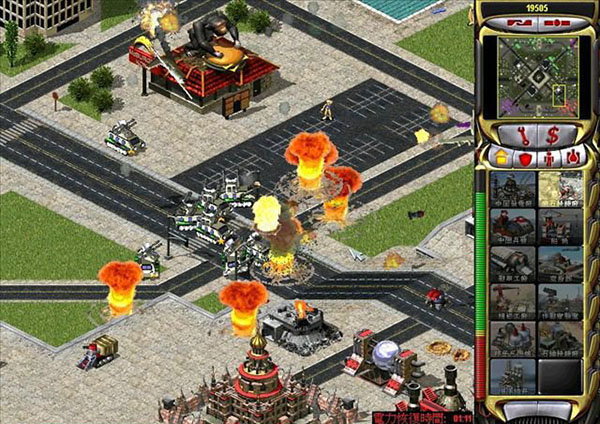
Task: Choose the Battle Lab build icon
Action: [561, 300]
